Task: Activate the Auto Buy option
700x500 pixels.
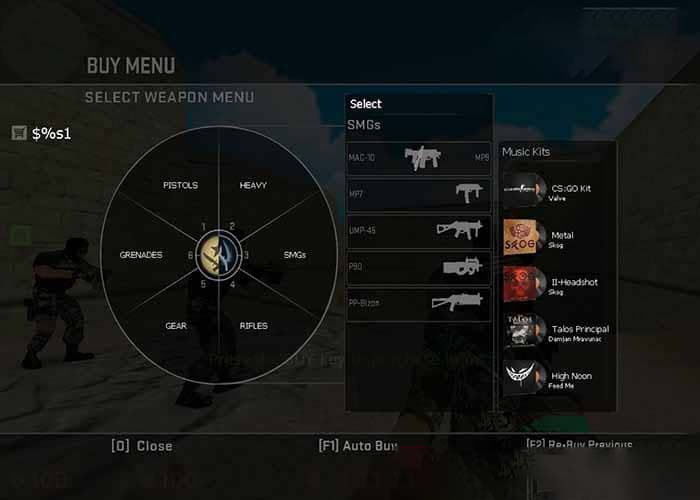Action: [358, 446]
